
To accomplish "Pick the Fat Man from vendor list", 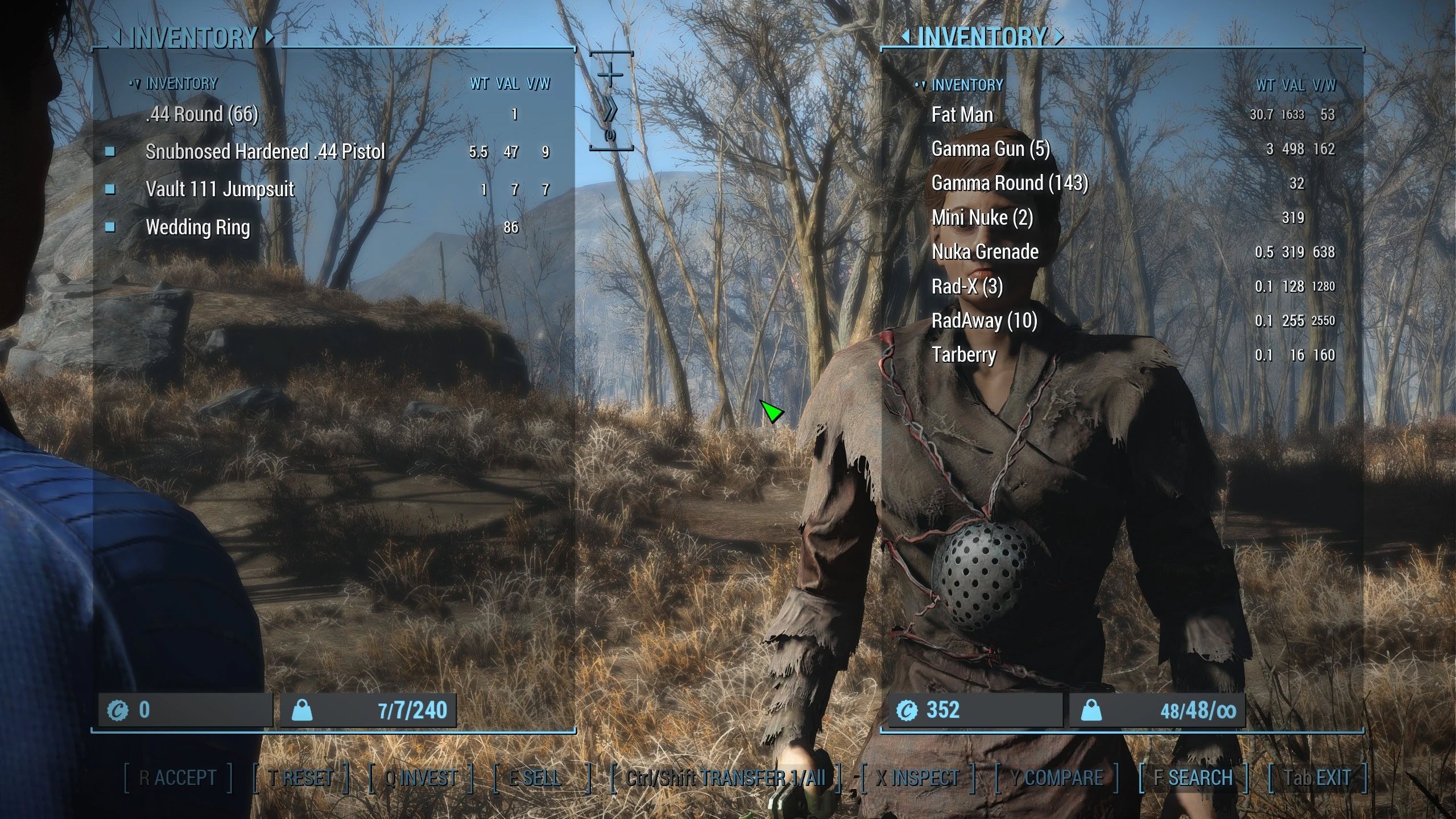I will pyautogui.click(x=962, y=115).
